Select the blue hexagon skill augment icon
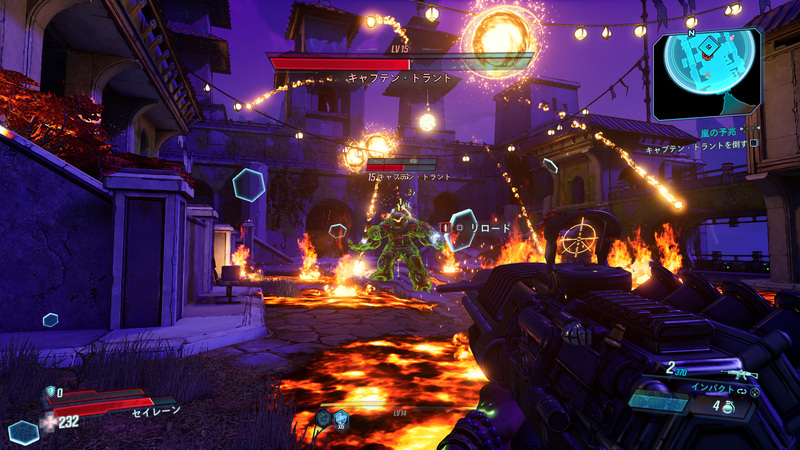800x450 pixels. tap(341, 419)
